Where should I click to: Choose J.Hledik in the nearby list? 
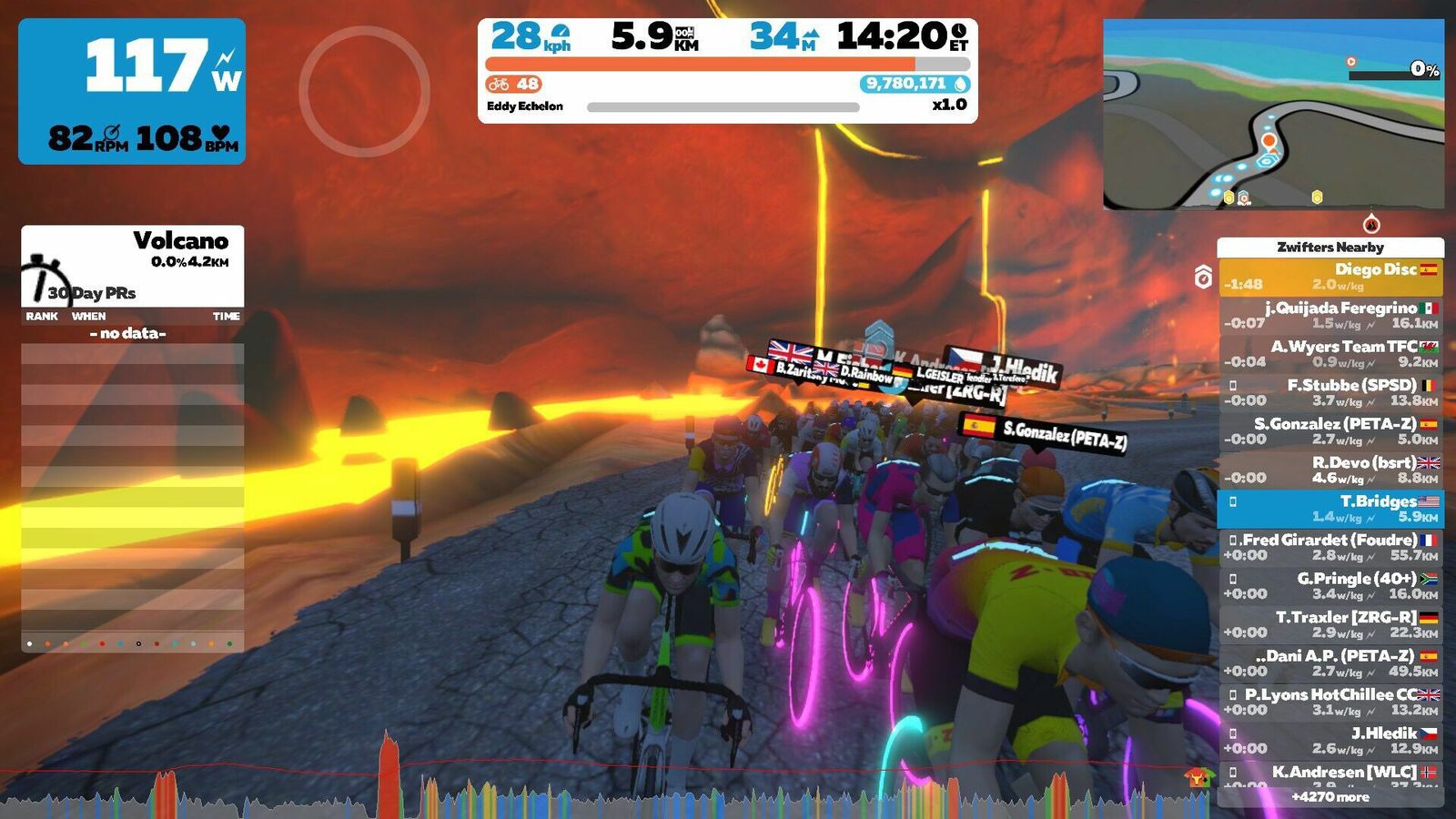(1330, 741)
